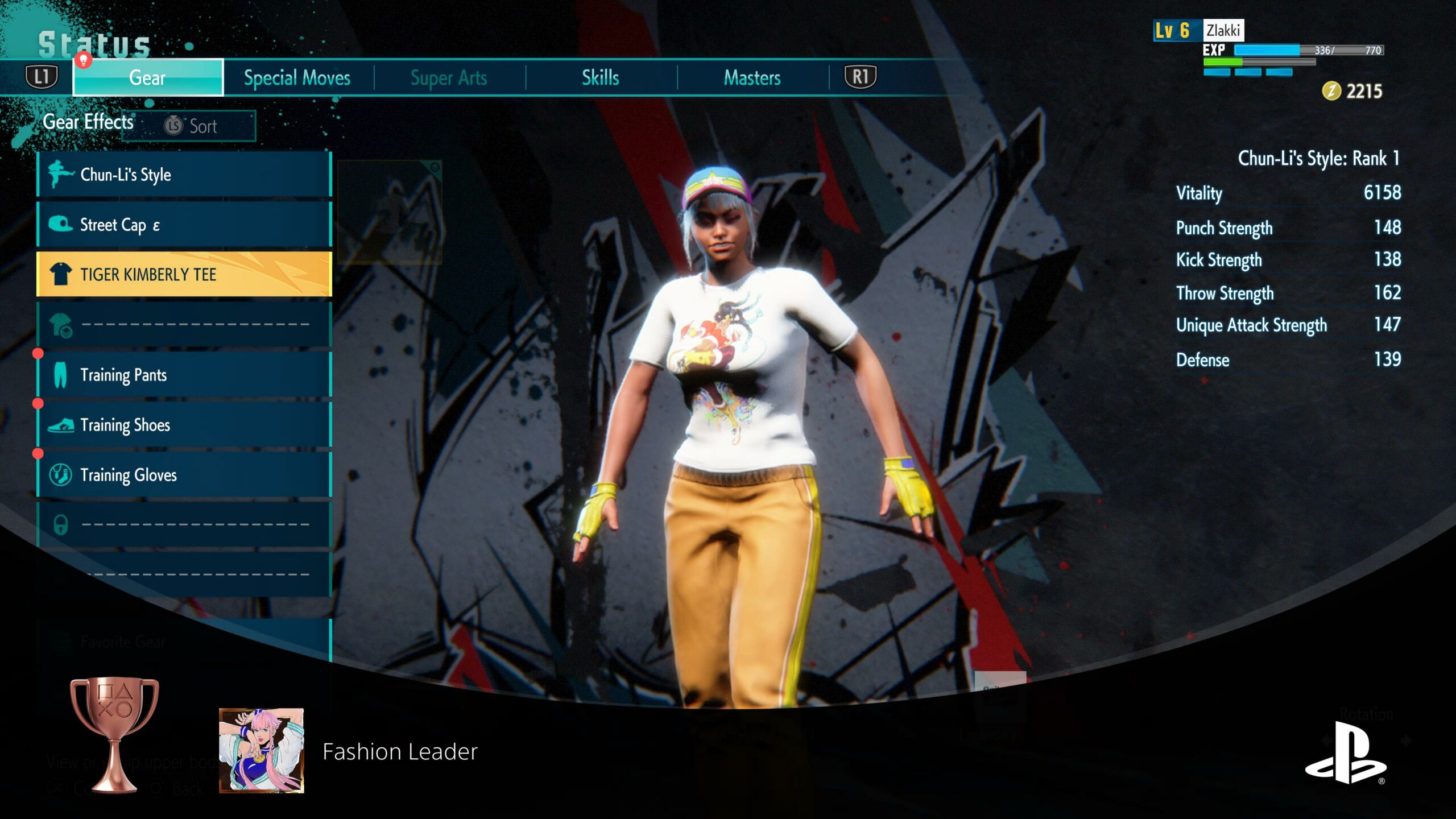Choose the Training Gloves slot
The height and width of the screenshot is (819, 1456).
pyautogui.click(x=184, y=475)
